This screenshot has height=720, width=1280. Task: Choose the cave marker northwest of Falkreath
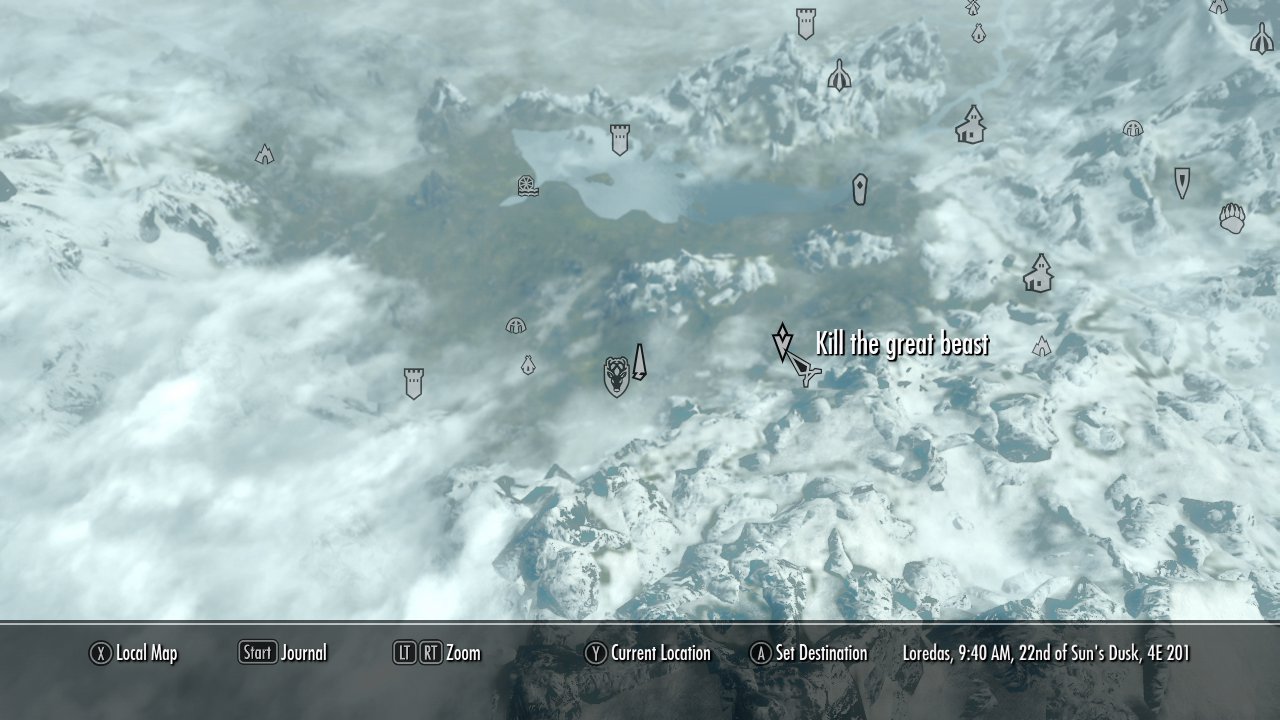click(516, 325)
